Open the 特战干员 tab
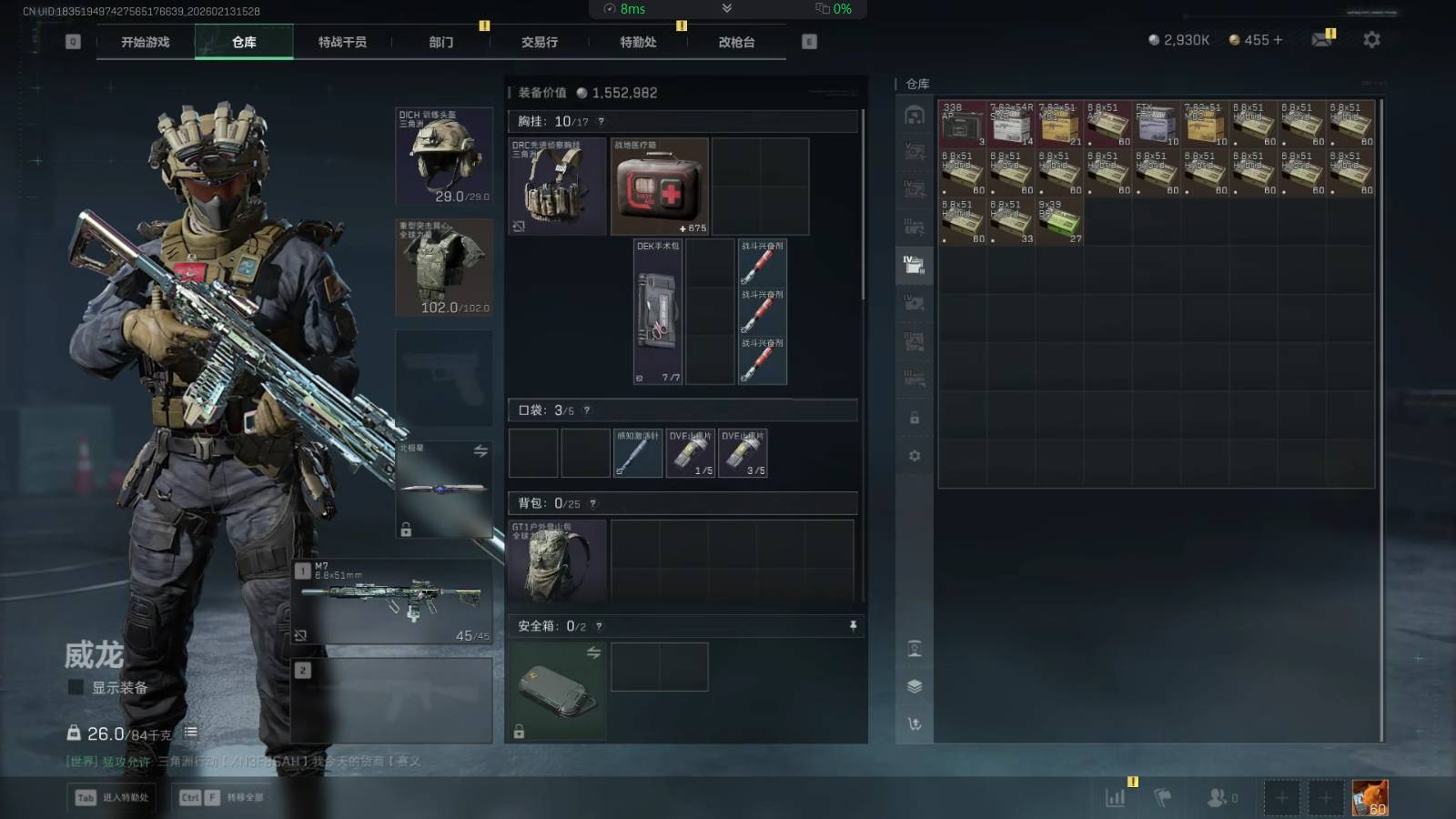 click(x=342, y=42)
